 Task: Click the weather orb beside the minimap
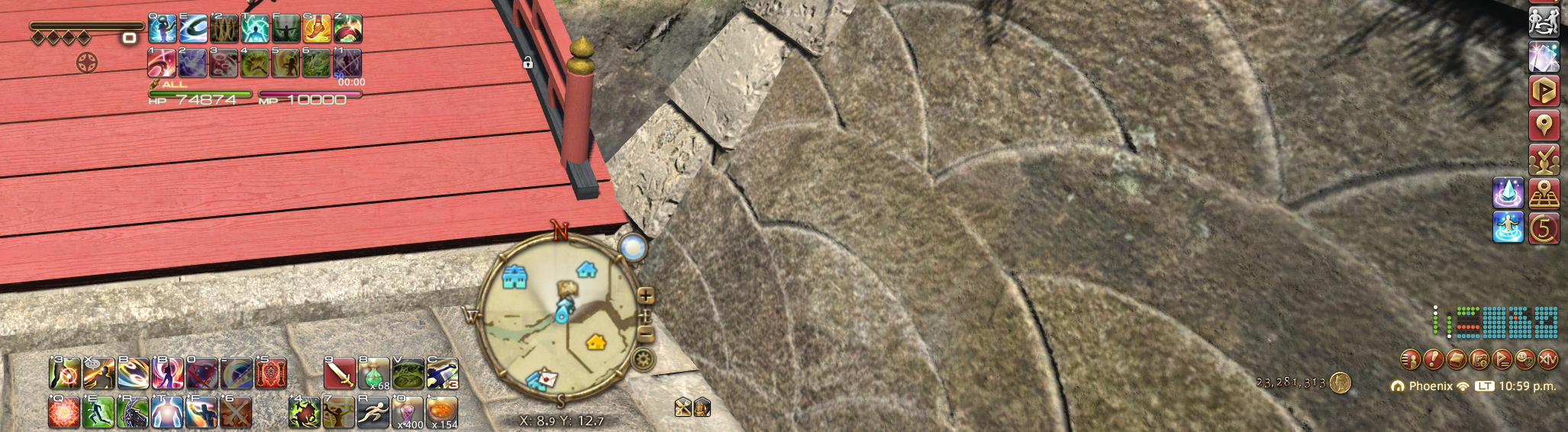[x=633, y=247]
